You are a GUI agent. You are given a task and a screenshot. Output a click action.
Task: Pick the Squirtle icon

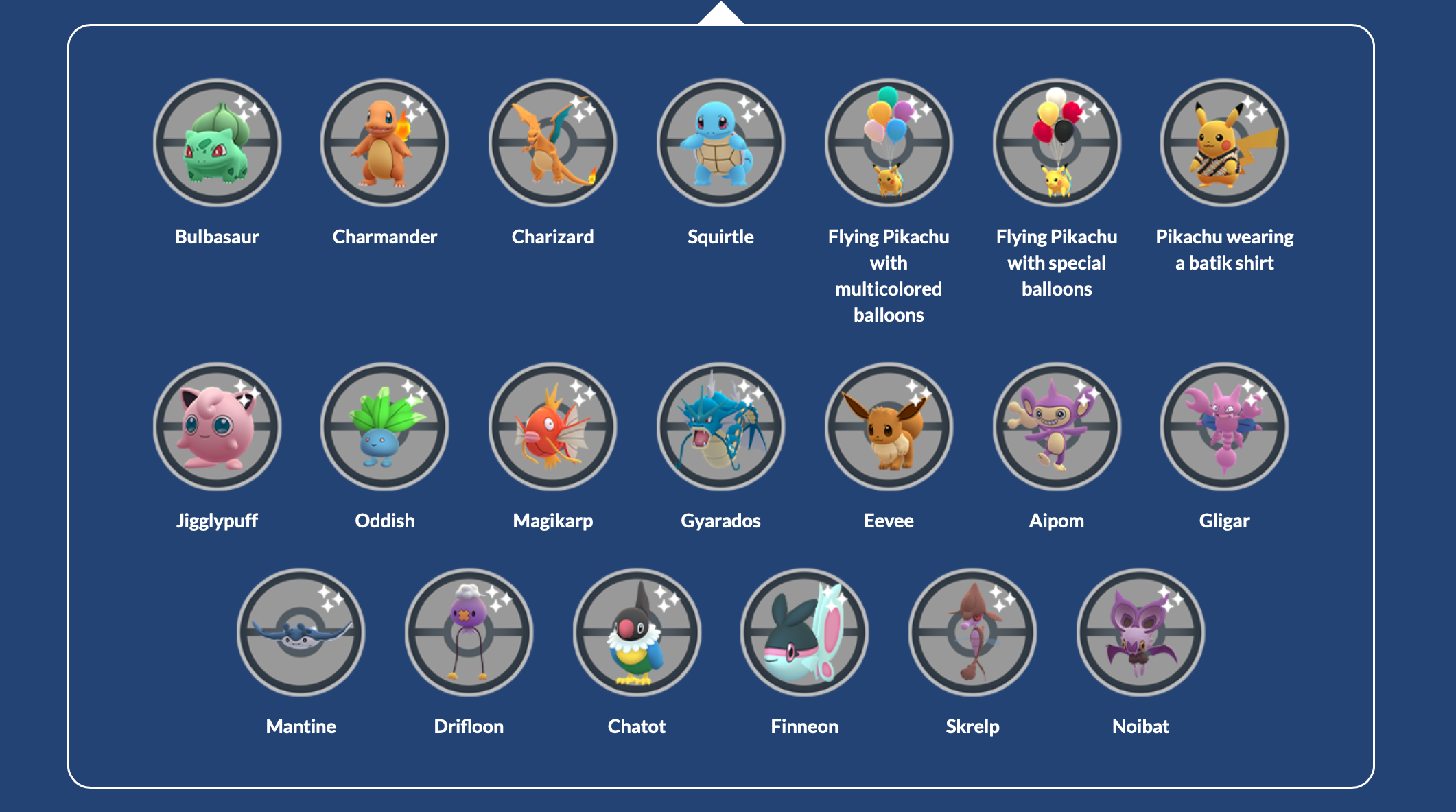(x=720, y=143)
